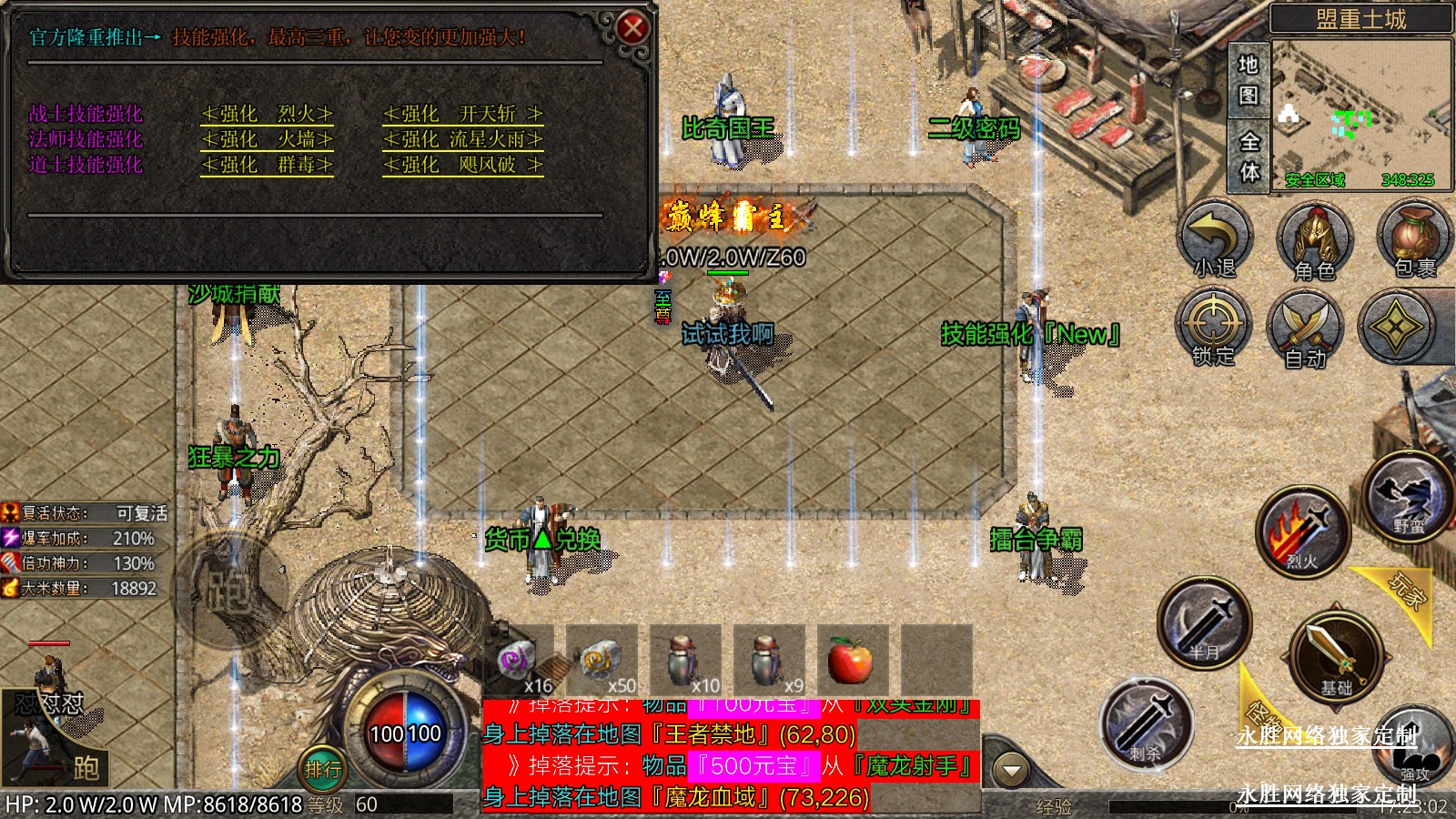Select the 强化 飓风破 option
Viewport: 1456px width, 819px height.
pyautogui.click(x=462, y=165)
